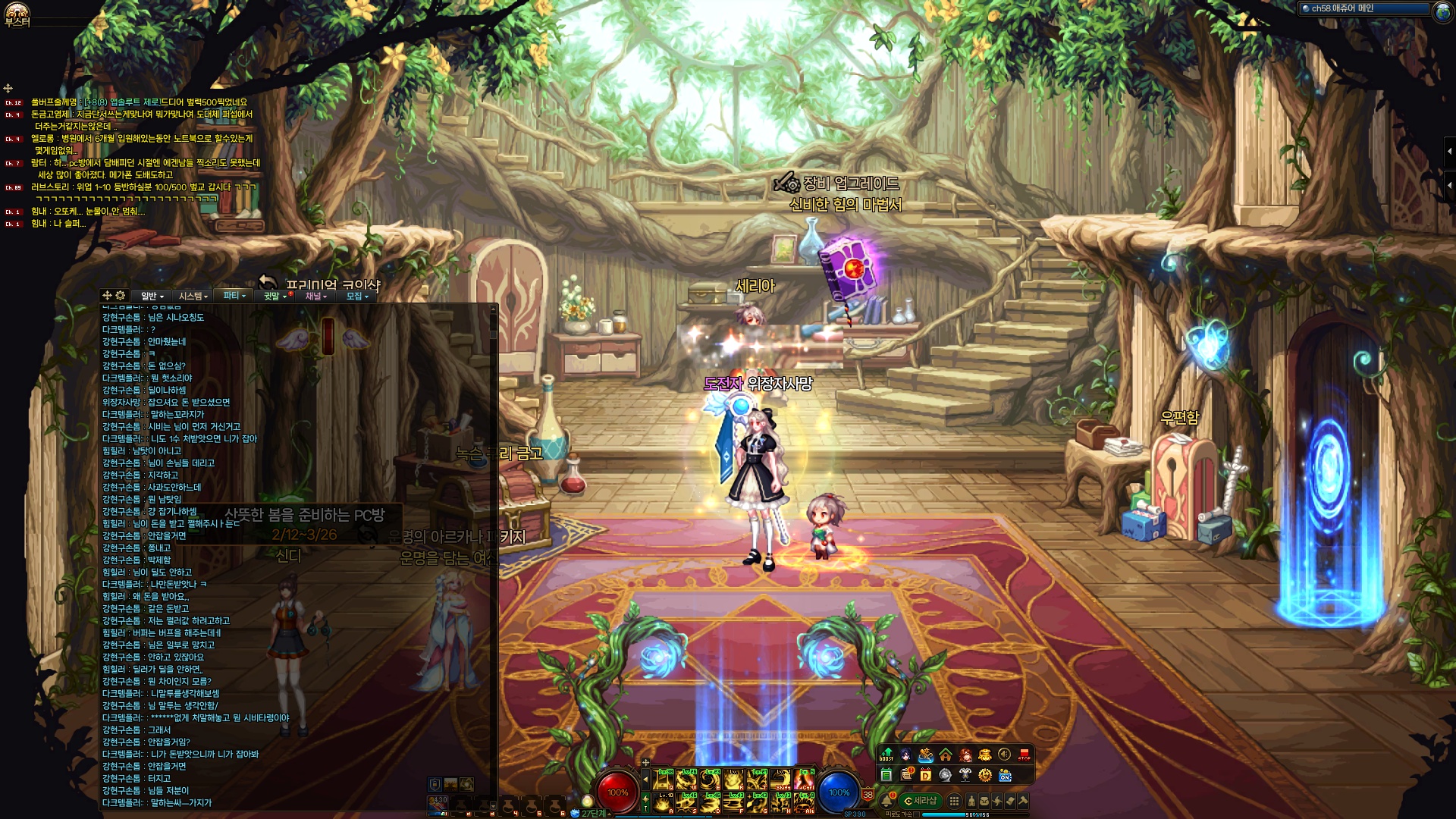Switch to the 일반 chat tab
This screenshot has width=1456, height=819.
tap(152, 296)
